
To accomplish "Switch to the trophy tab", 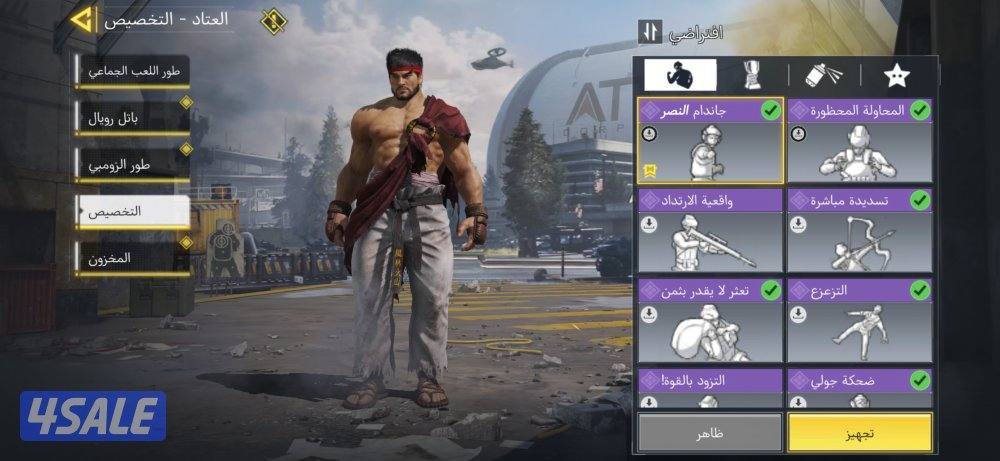I will pos(751,75).
